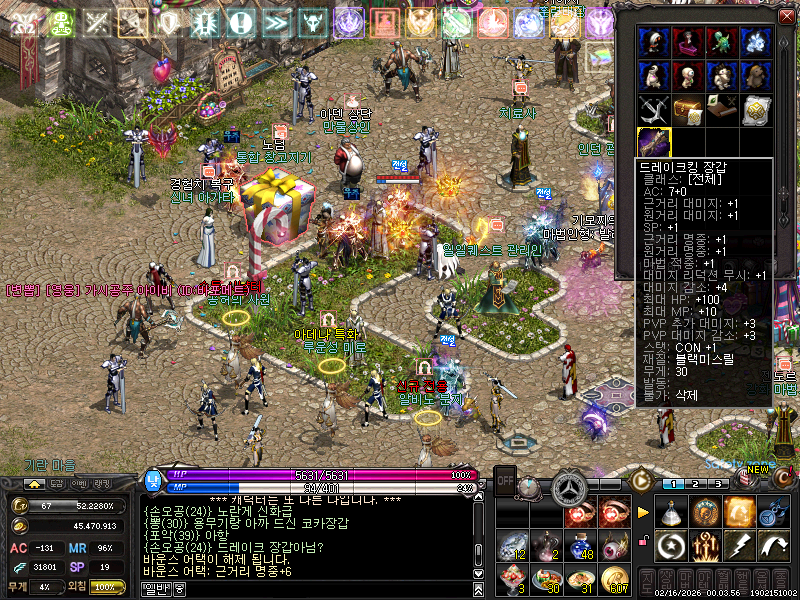Open the home tab on the status panel
Screen dimensions: 800x600
(33, 483)
